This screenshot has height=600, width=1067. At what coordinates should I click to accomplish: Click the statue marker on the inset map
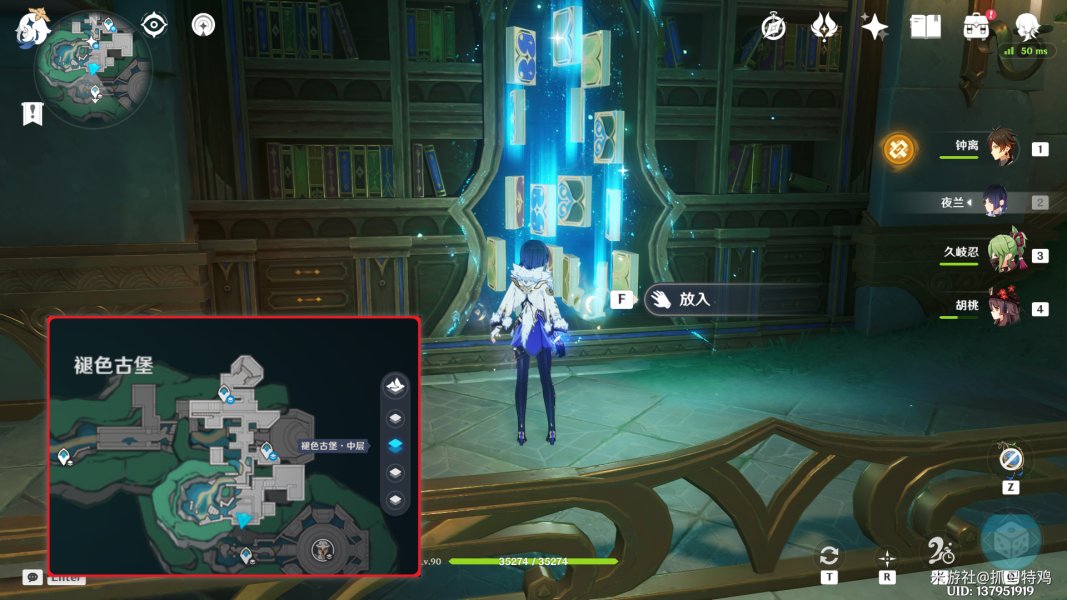[x=322, y=548]
